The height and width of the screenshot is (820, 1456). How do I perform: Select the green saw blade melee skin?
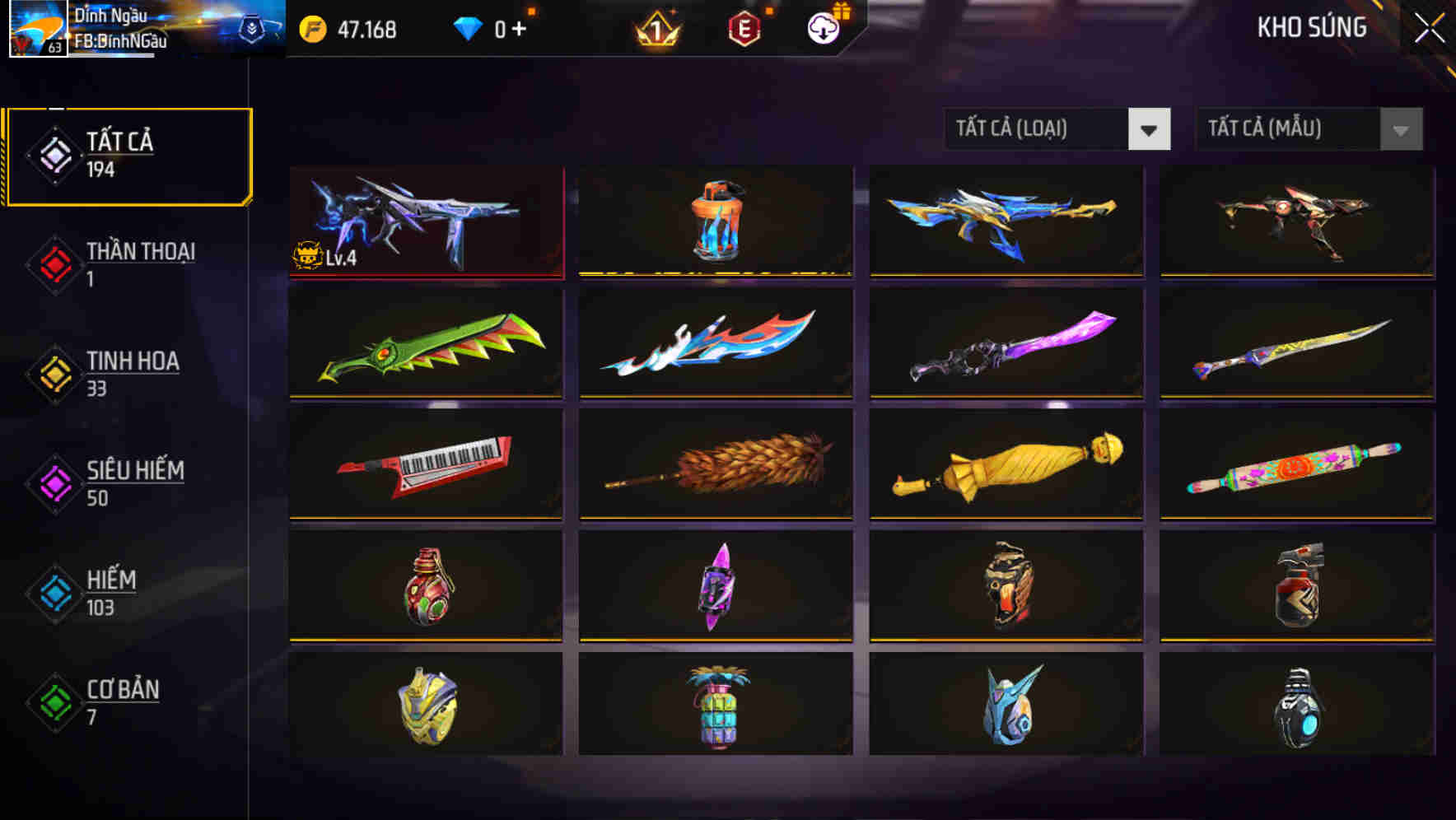point(427,343)
